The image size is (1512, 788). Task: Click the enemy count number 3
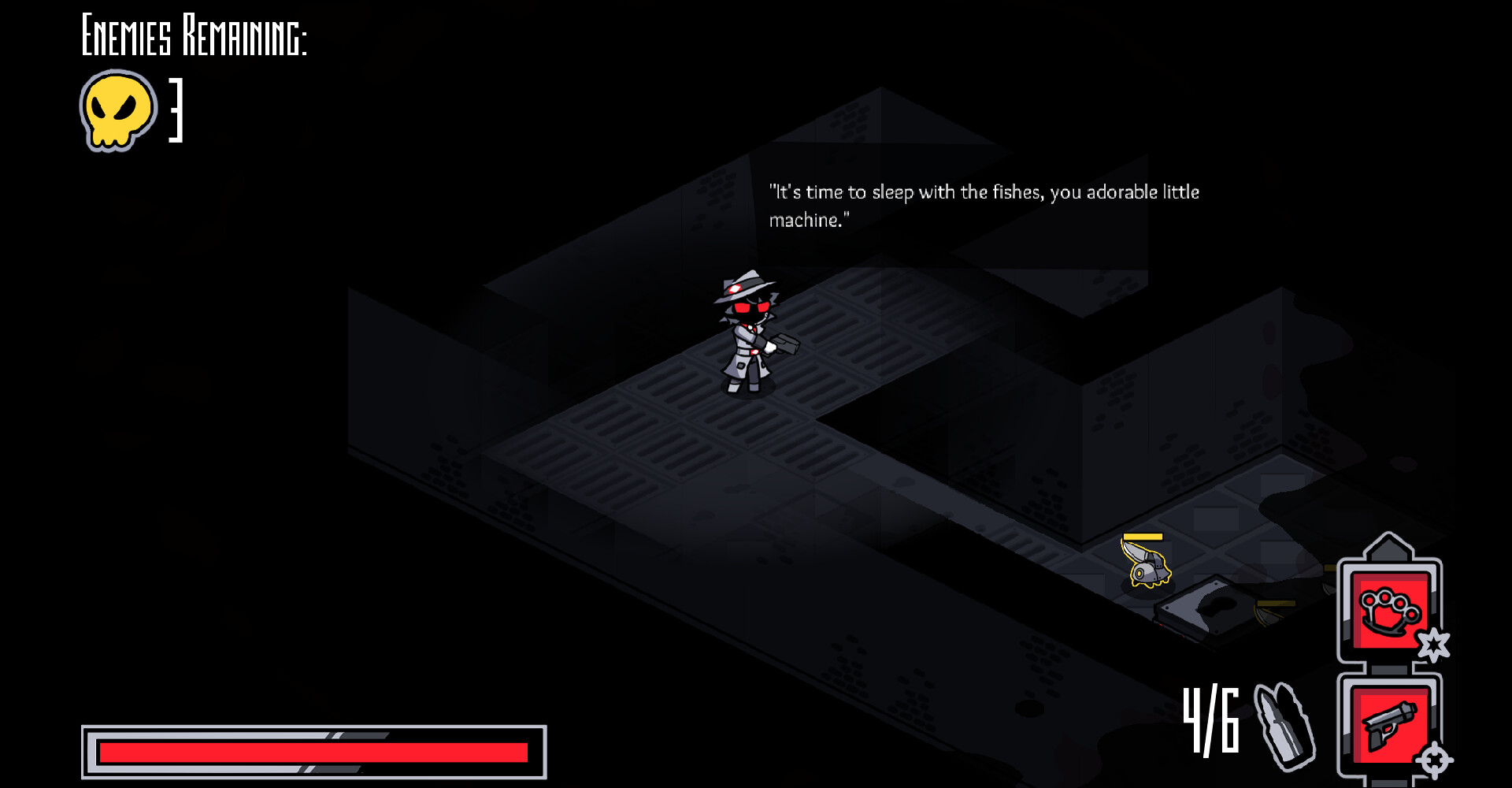point(175,110)
